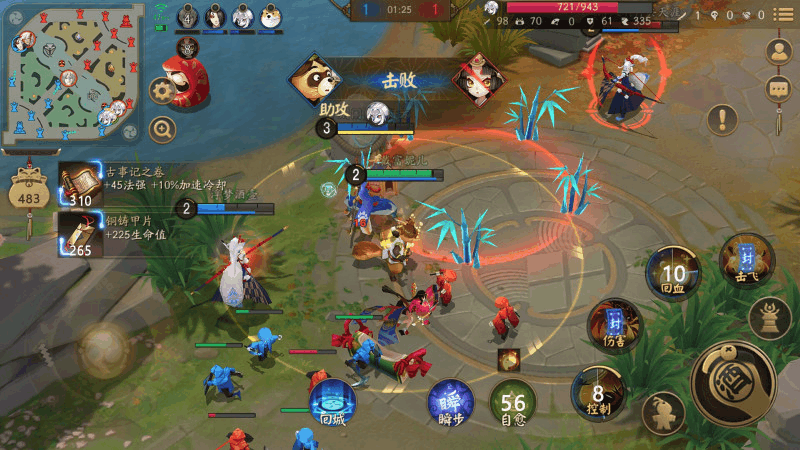
Task: Open the chat speech bubble
Action: pos(780,89)
